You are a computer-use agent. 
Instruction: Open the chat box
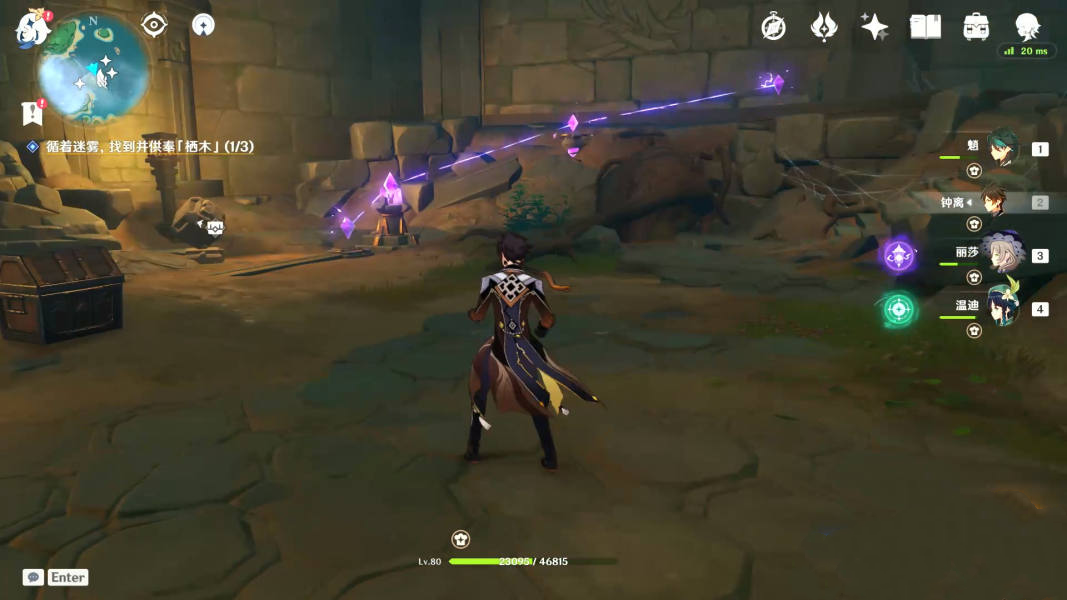pyautogui.click(x=34, y=577)
